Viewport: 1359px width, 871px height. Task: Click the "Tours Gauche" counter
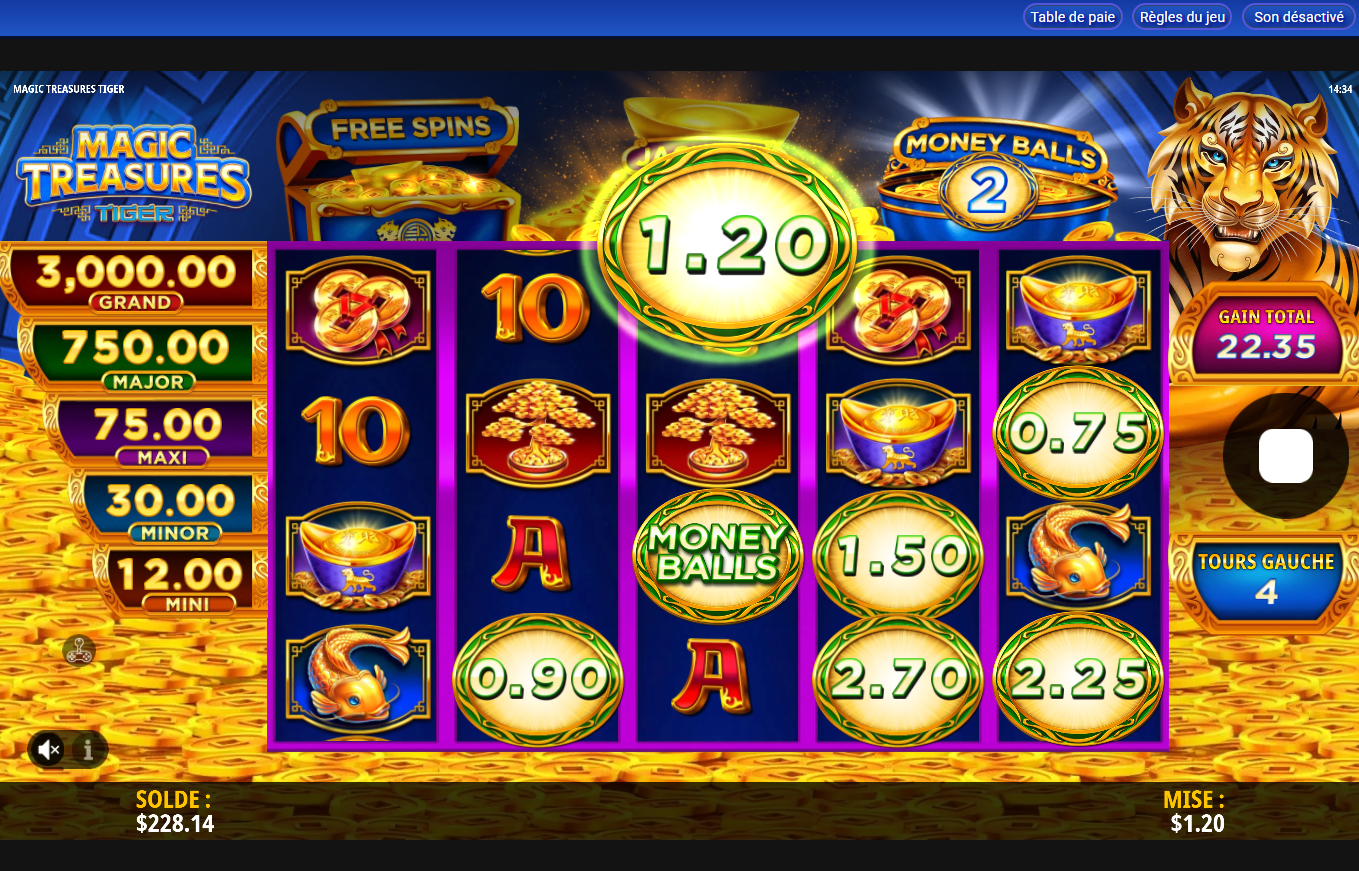(x=1266, y=575)
